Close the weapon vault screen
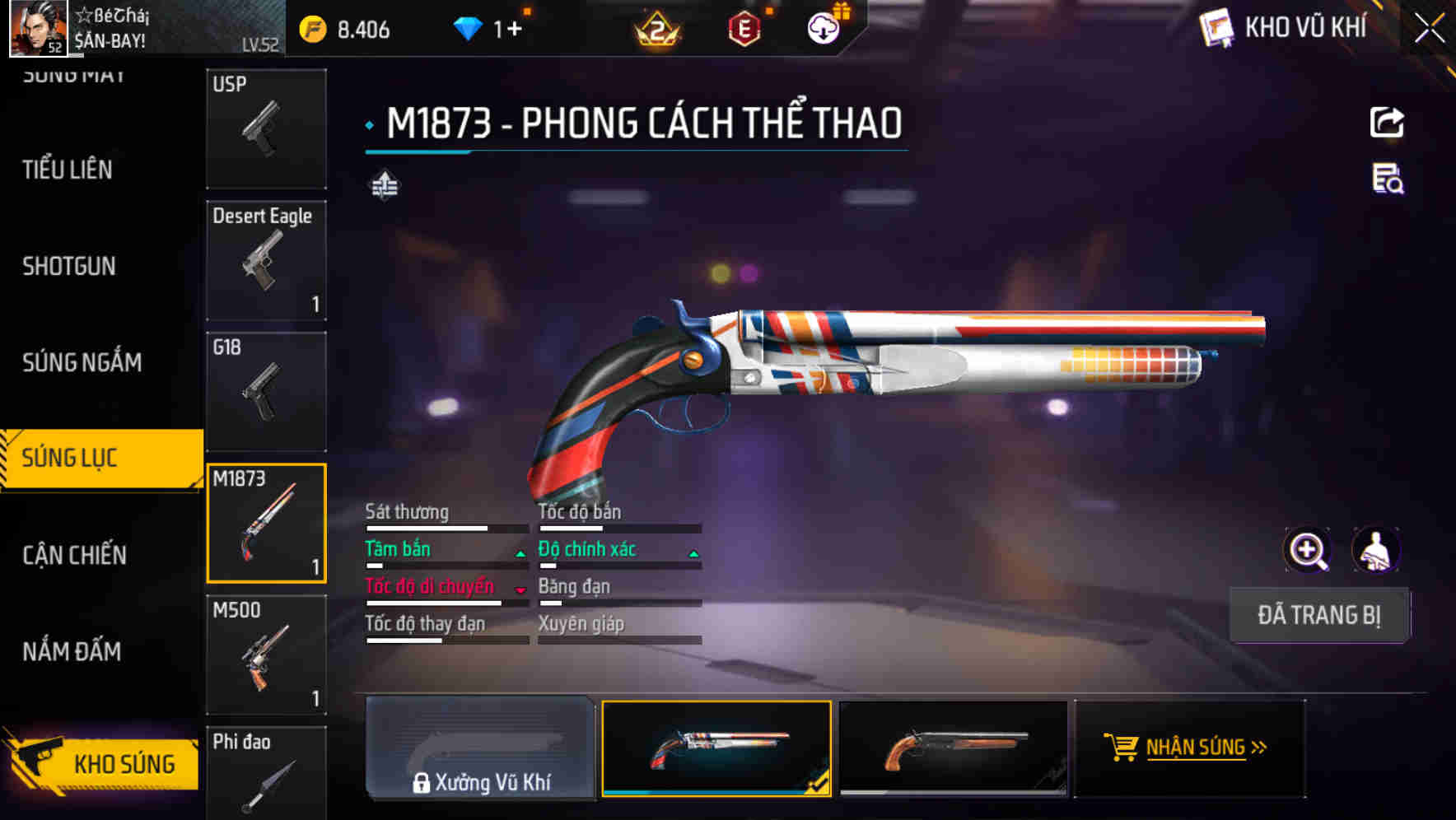The width and height of the screenshot is (1456, 820). click(1430, 30)
